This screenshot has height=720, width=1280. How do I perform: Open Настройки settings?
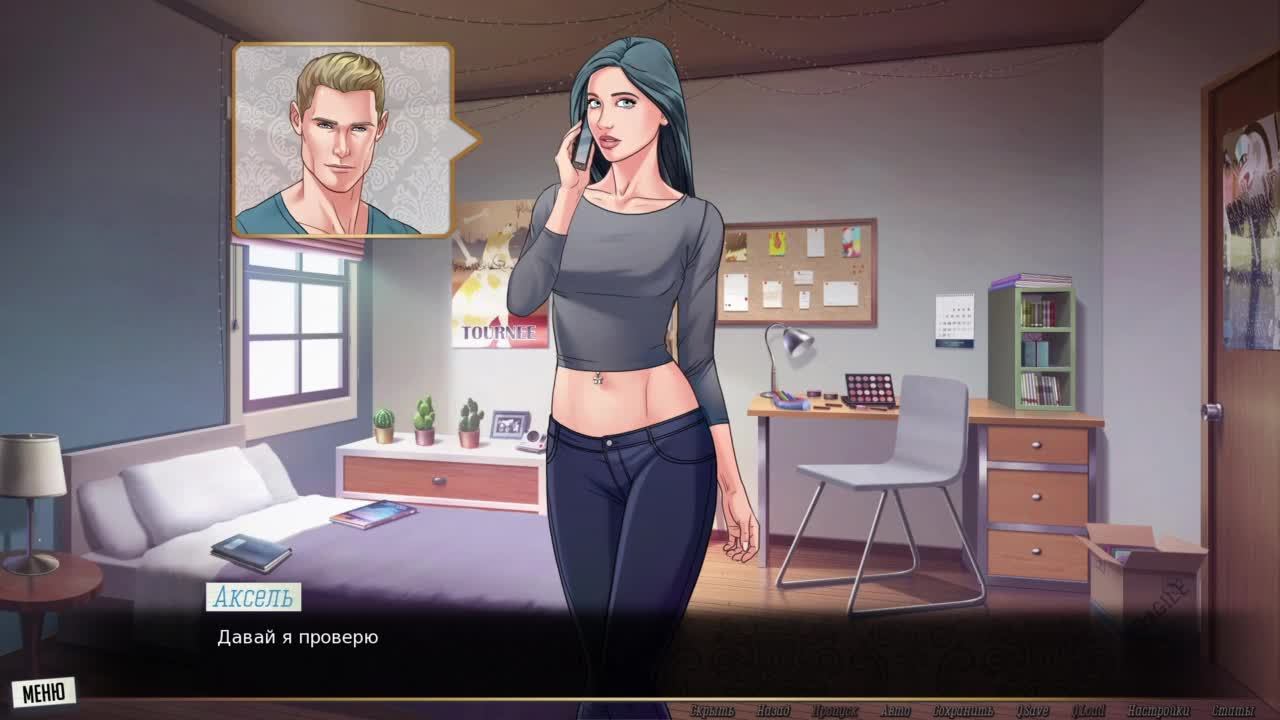click(x=1158, y=711)
